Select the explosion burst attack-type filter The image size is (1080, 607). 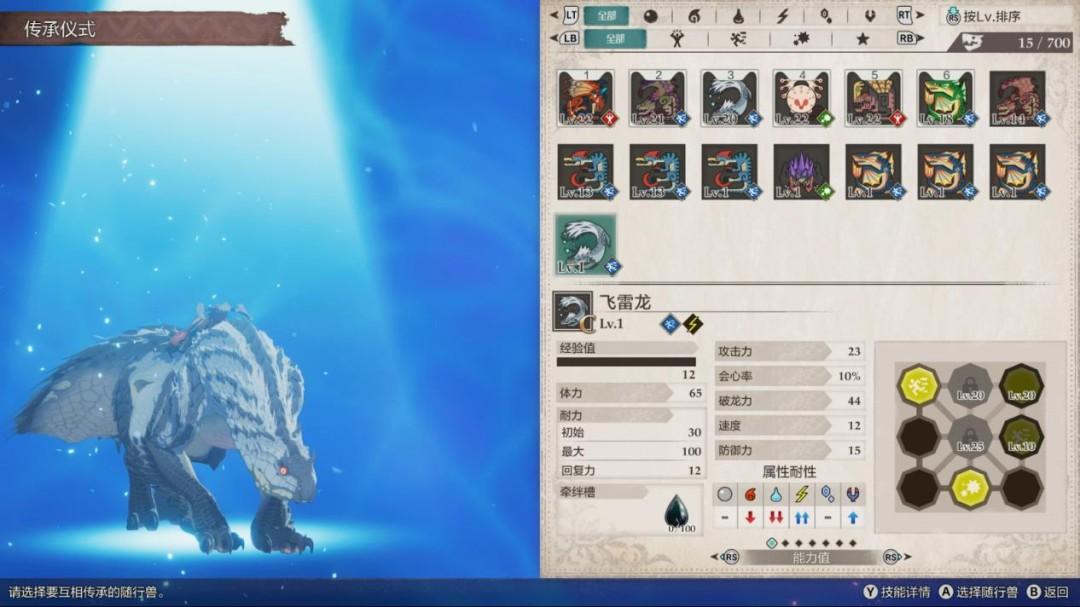(x=801, y=39)
